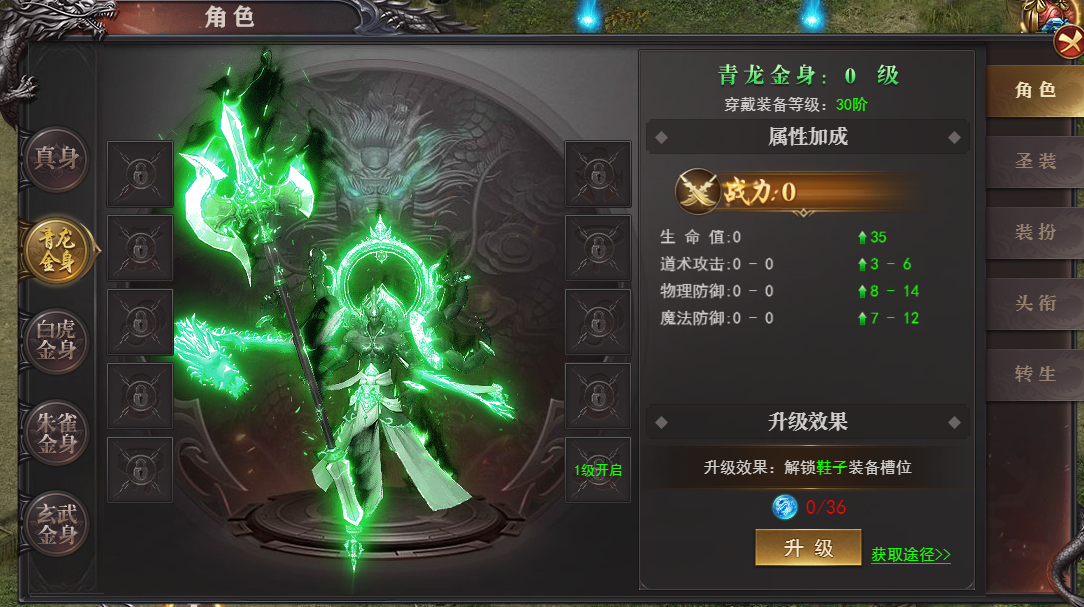The image size is (1084, 607).
Task: Choose the 青龙金身 body button
Action: pos(57,248)
